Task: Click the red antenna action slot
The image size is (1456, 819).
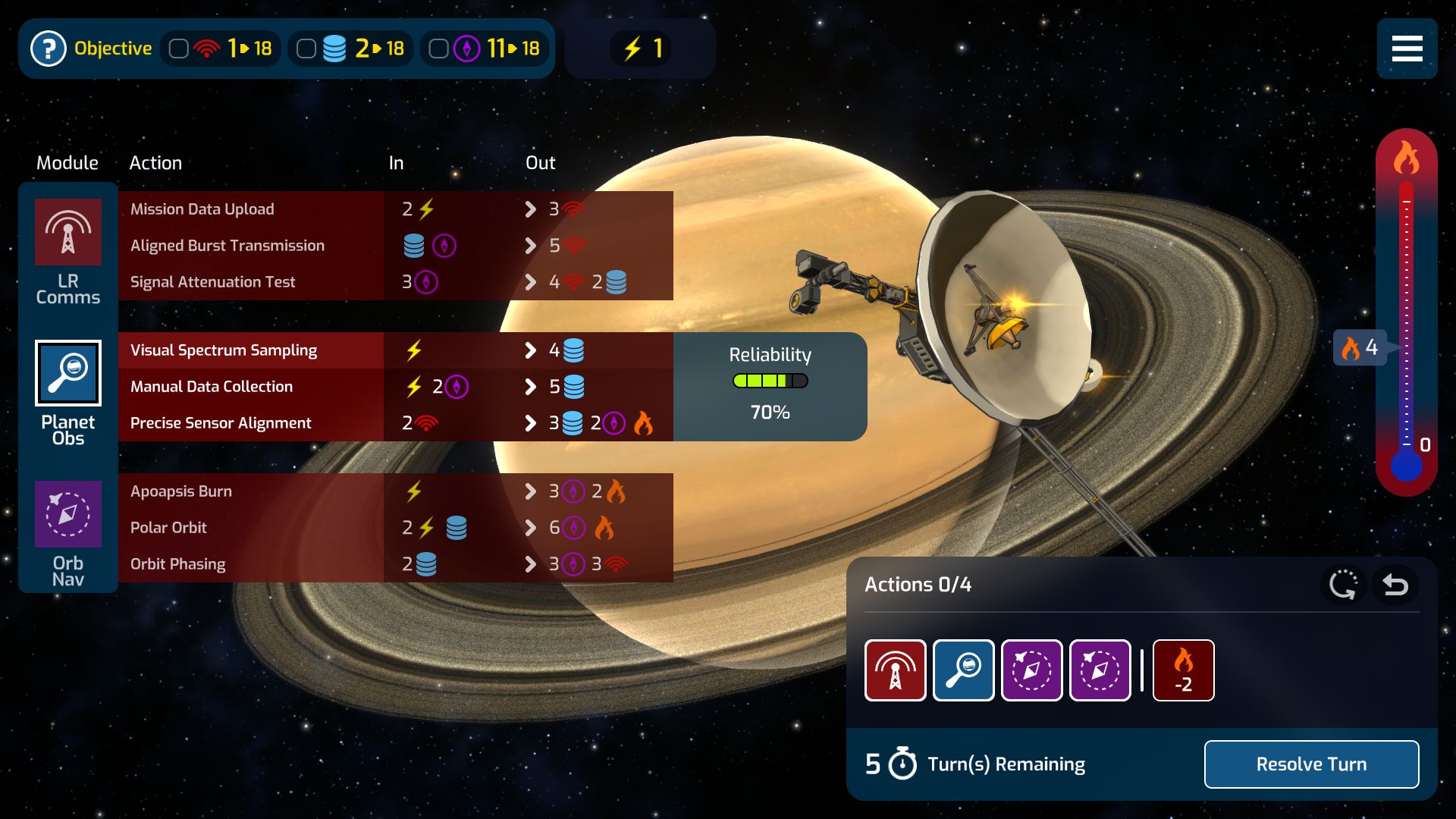Action: (896, 670)
